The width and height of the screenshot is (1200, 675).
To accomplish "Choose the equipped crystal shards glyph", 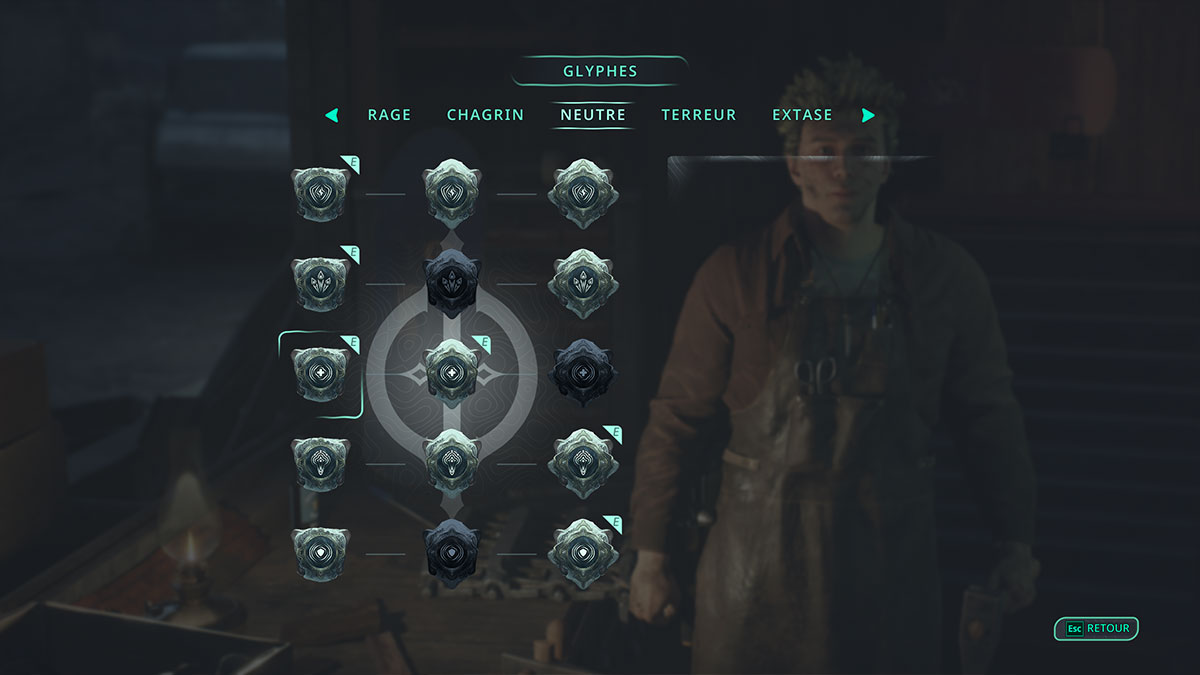I will (x=320, y=283).
